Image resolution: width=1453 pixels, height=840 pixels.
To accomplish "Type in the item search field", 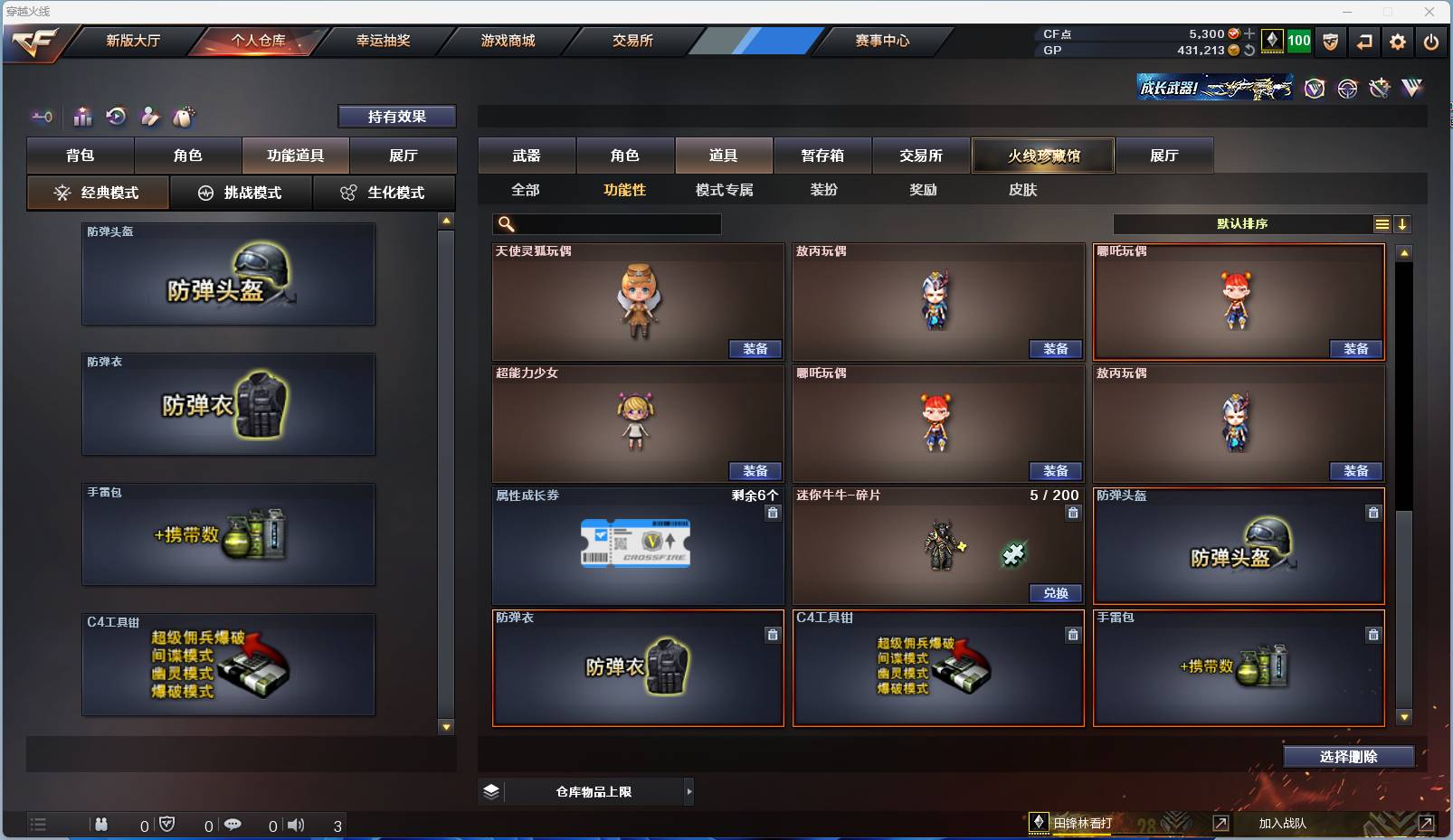I will tap(615, 223).
